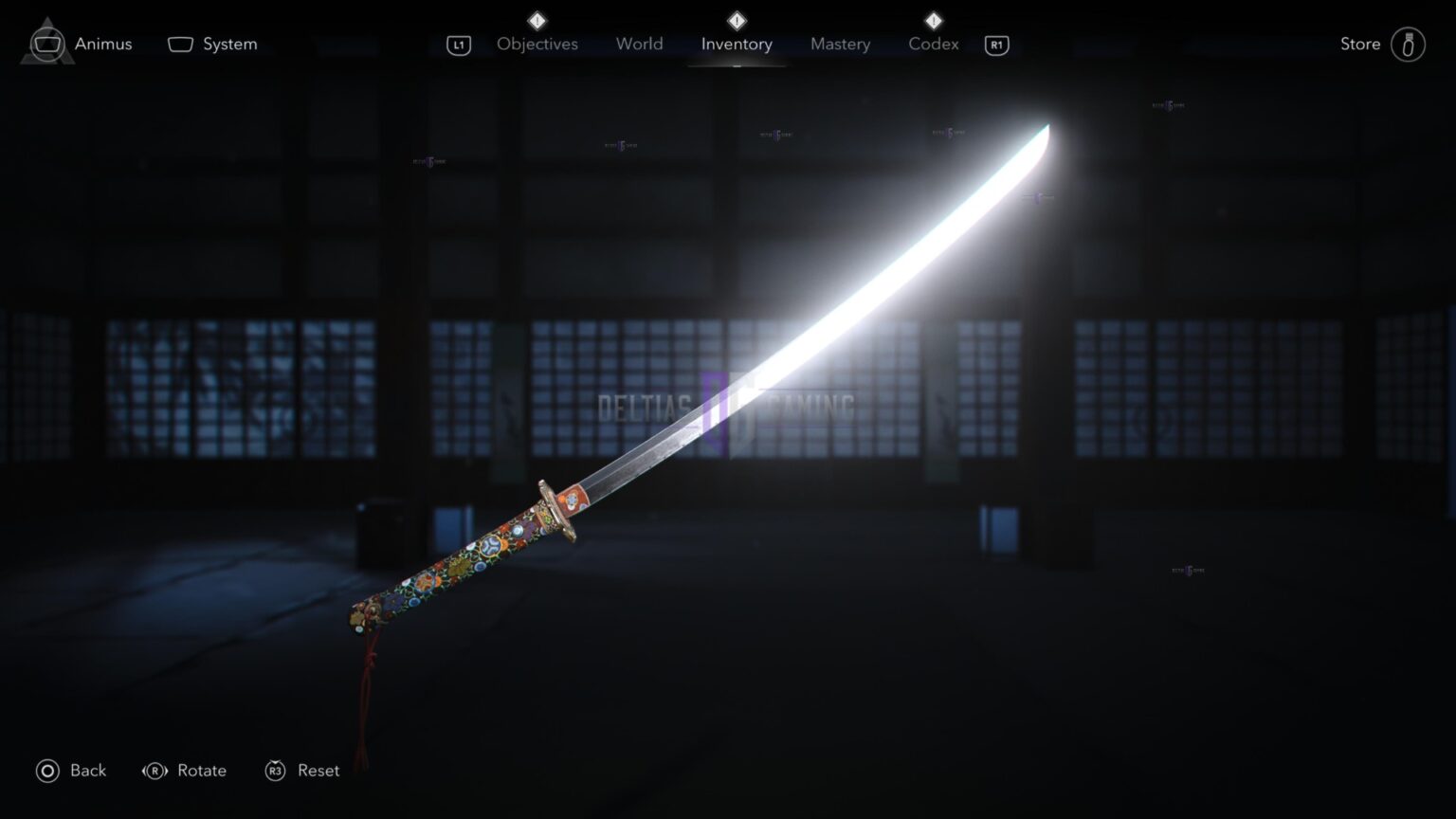Click the L1 button prompt icon
The image size is (1456, 819).
pos(459,45)
